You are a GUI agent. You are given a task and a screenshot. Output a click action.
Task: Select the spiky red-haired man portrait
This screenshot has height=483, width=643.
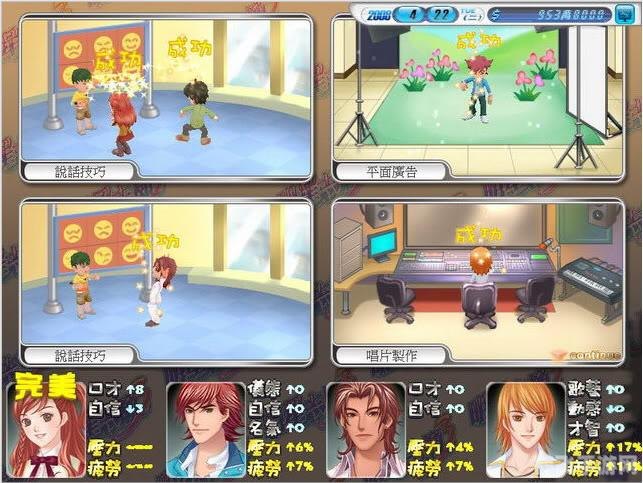(x=206, y=430)
